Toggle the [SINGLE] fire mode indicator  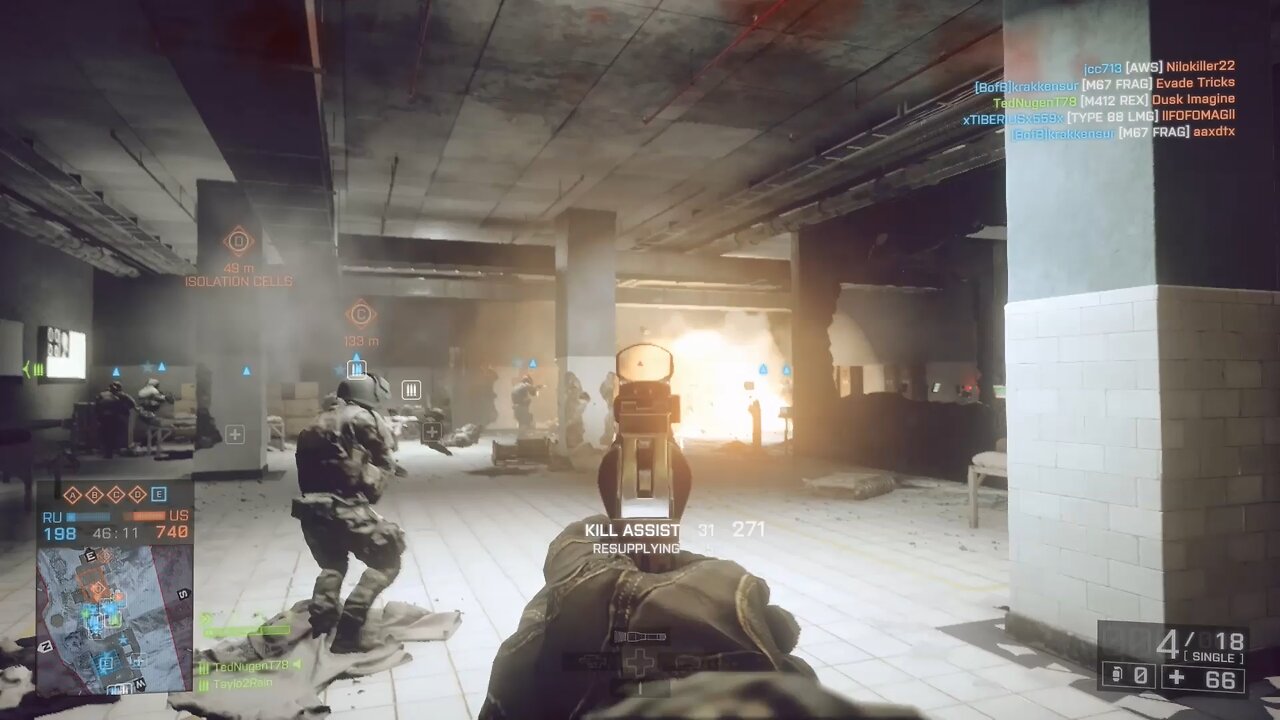1213,656
